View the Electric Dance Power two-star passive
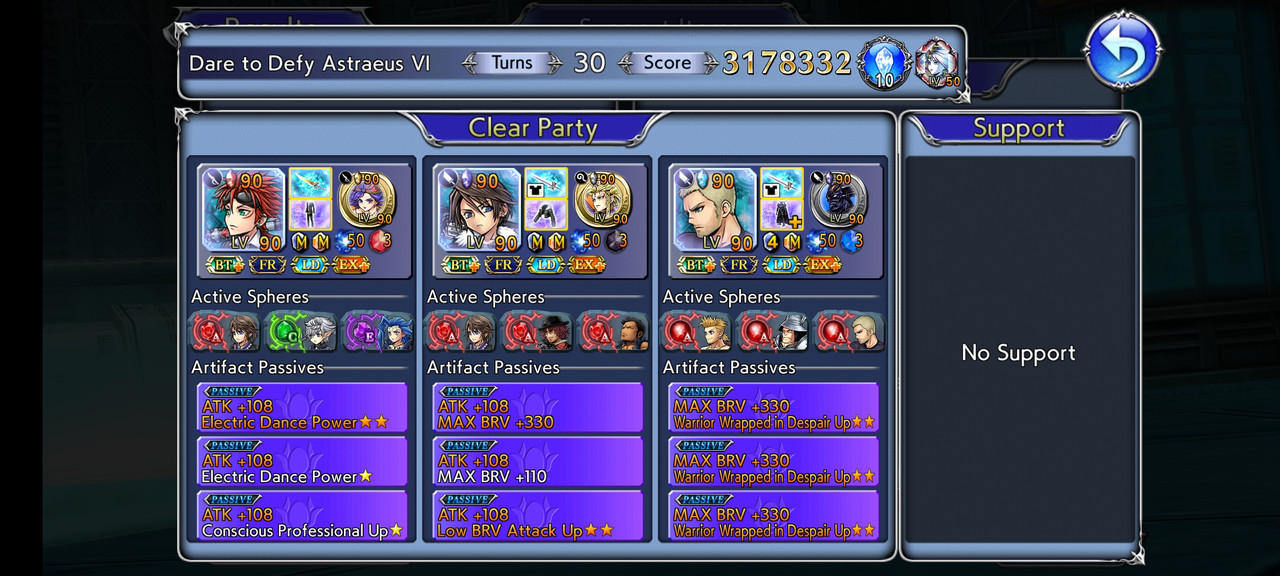Screen dimensions: 1280x576 302,409
